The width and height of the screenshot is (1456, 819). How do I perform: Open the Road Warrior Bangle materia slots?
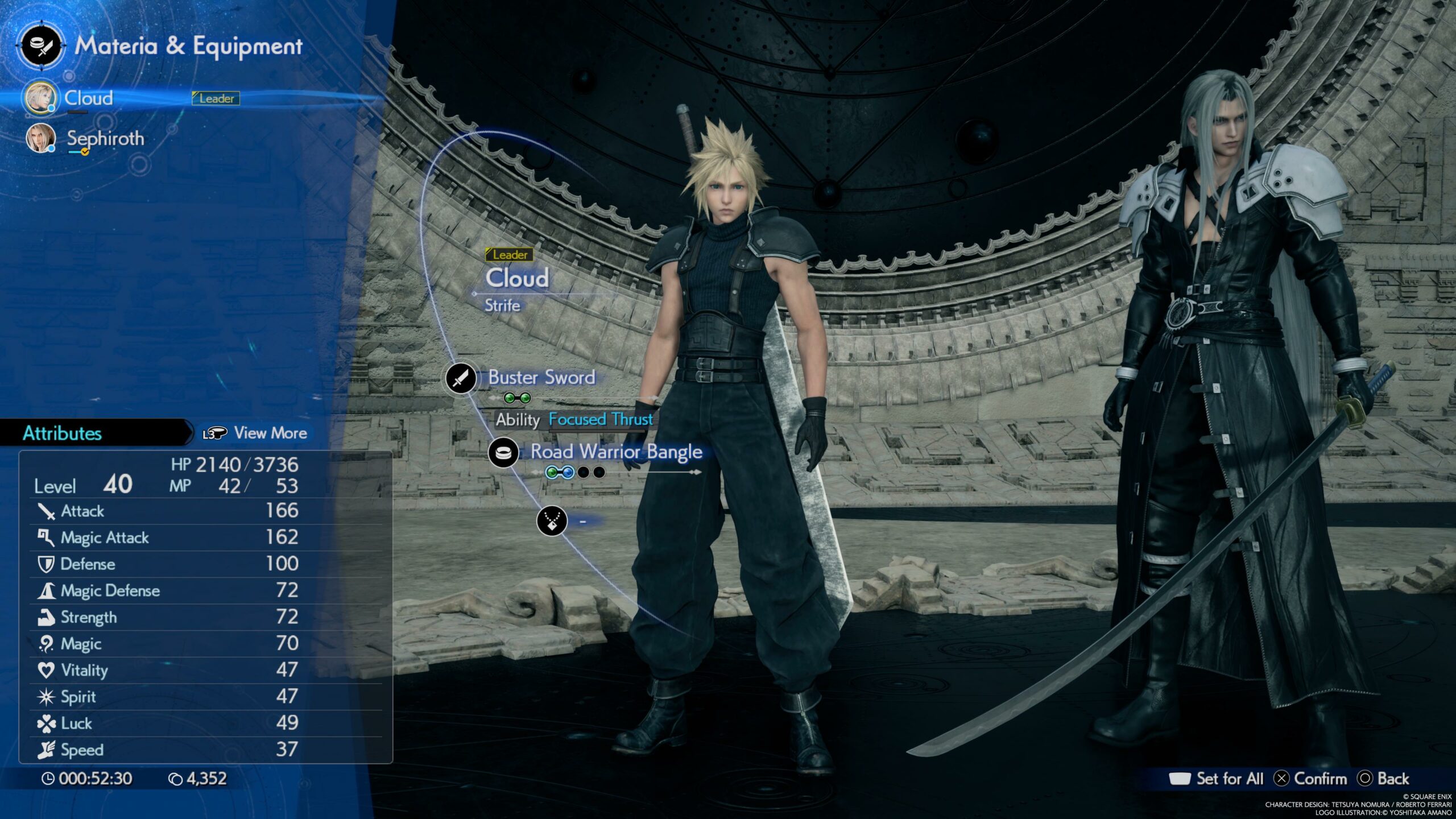[575, 472]
